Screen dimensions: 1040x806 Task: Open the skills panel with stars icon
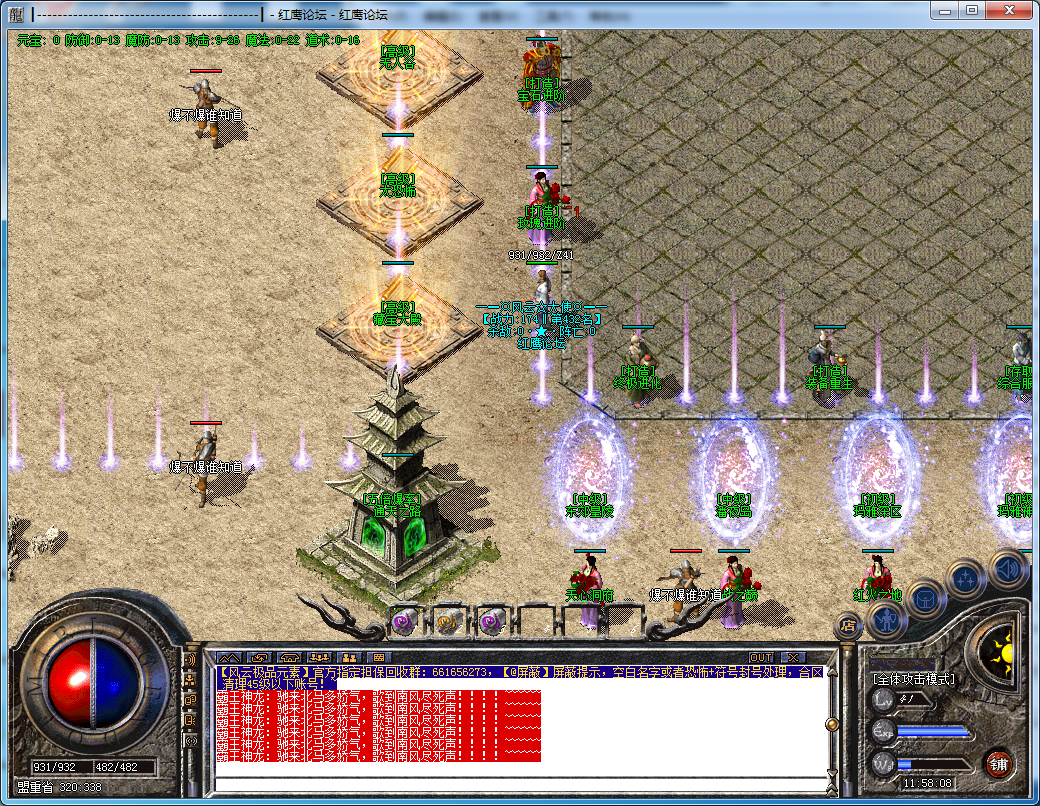pos(967,578)
